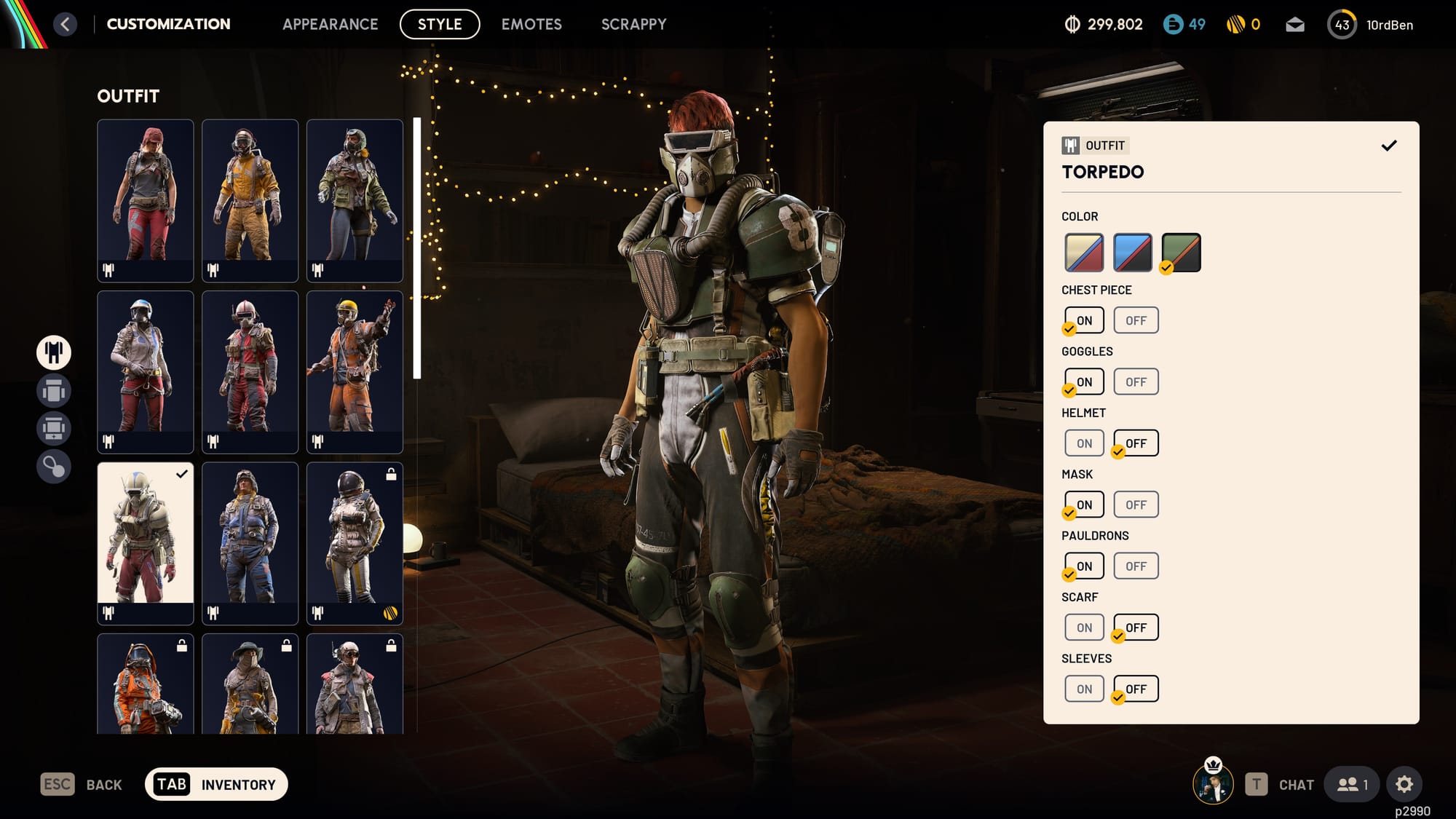1456x819 pixels.
Task: Pick the tan and red color swatch
Action: pyautogui.click(x=1084, y=252)
